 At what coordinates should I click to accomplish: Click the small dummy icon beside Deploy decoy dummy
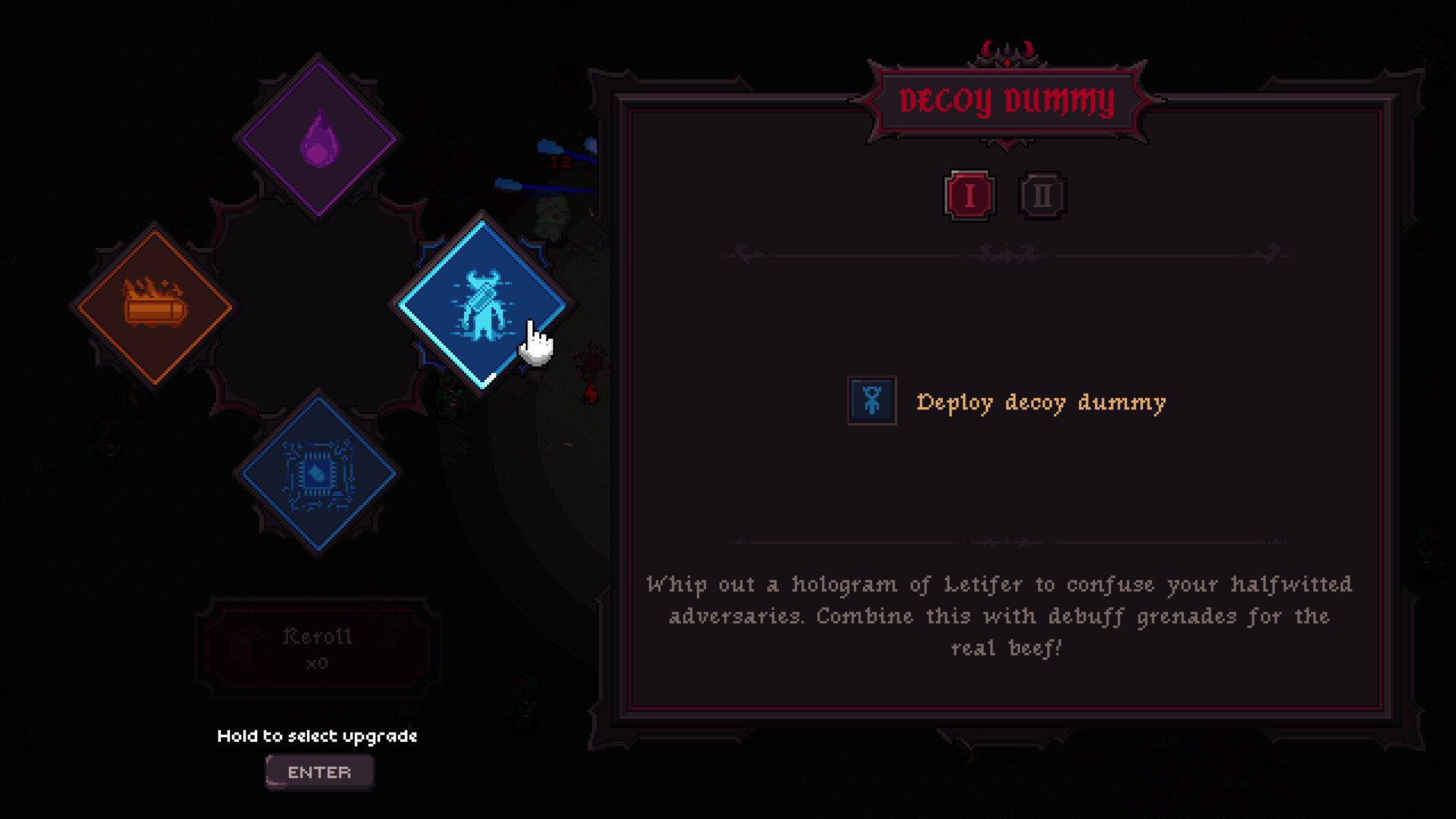[x=871, y=402]
